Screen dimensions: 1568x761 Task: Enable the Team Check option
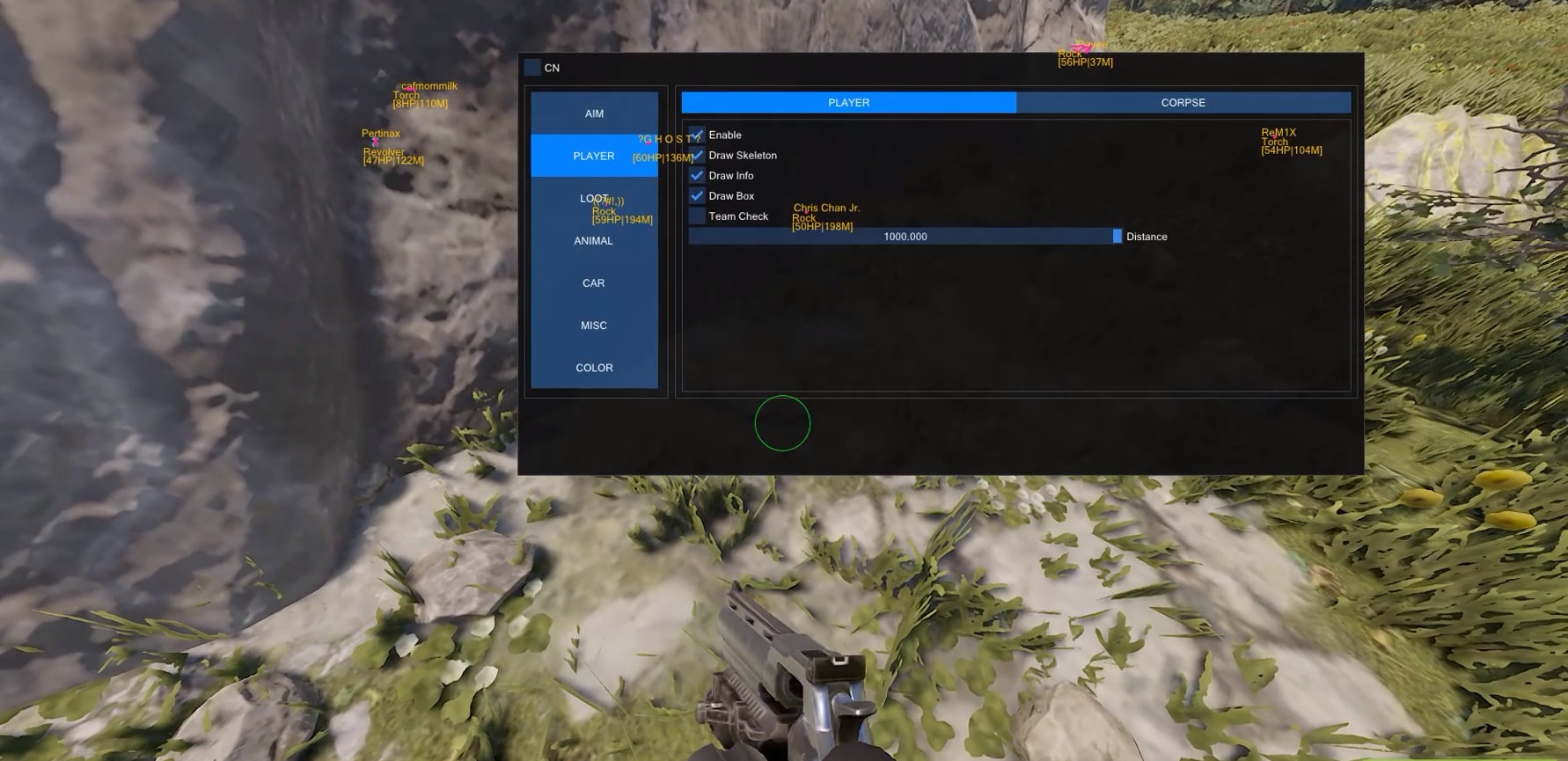click(x=697, y=216)
